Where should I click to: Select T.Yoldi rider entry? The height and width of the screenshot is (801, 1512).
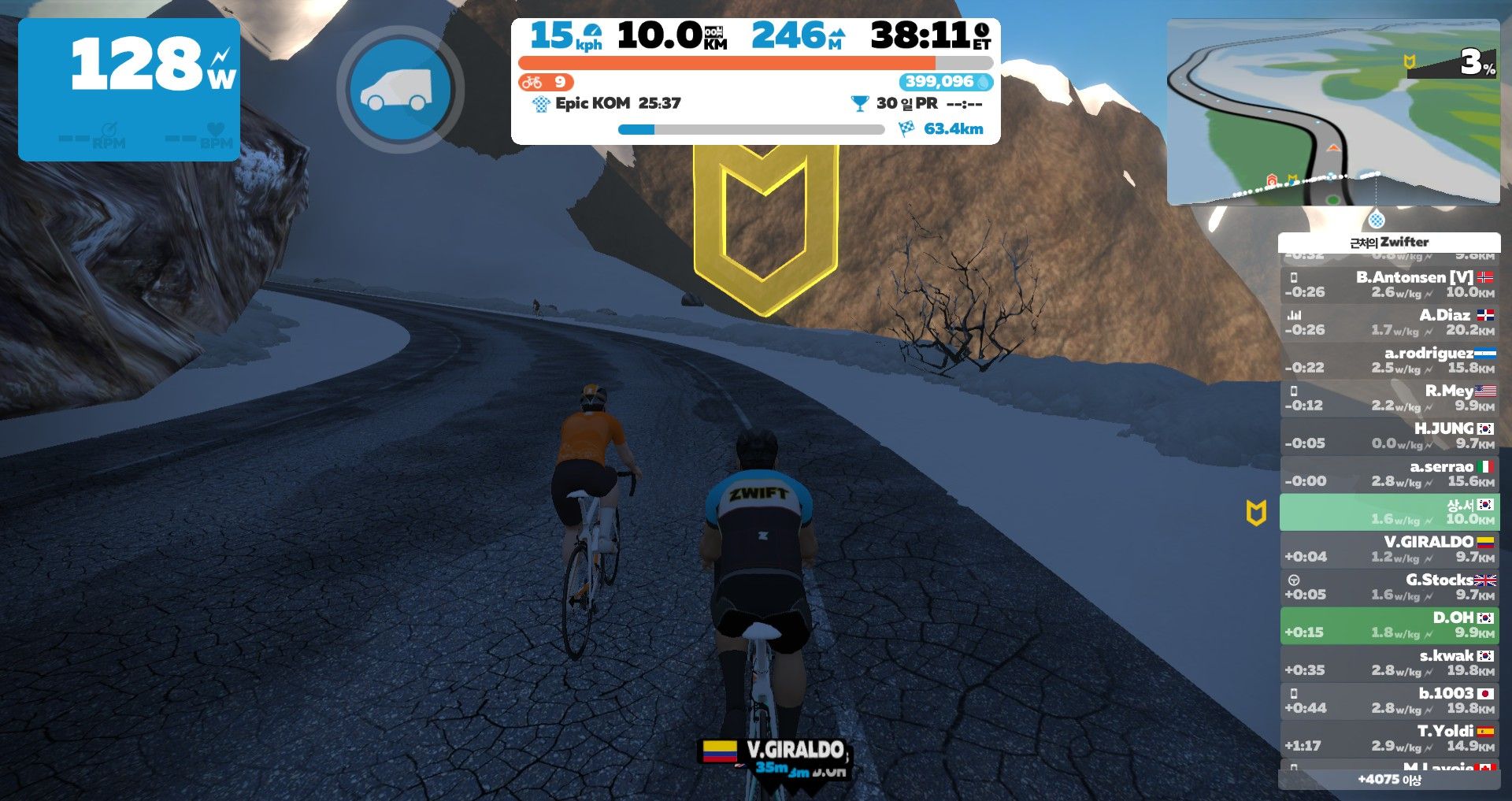coord(1389,738)
